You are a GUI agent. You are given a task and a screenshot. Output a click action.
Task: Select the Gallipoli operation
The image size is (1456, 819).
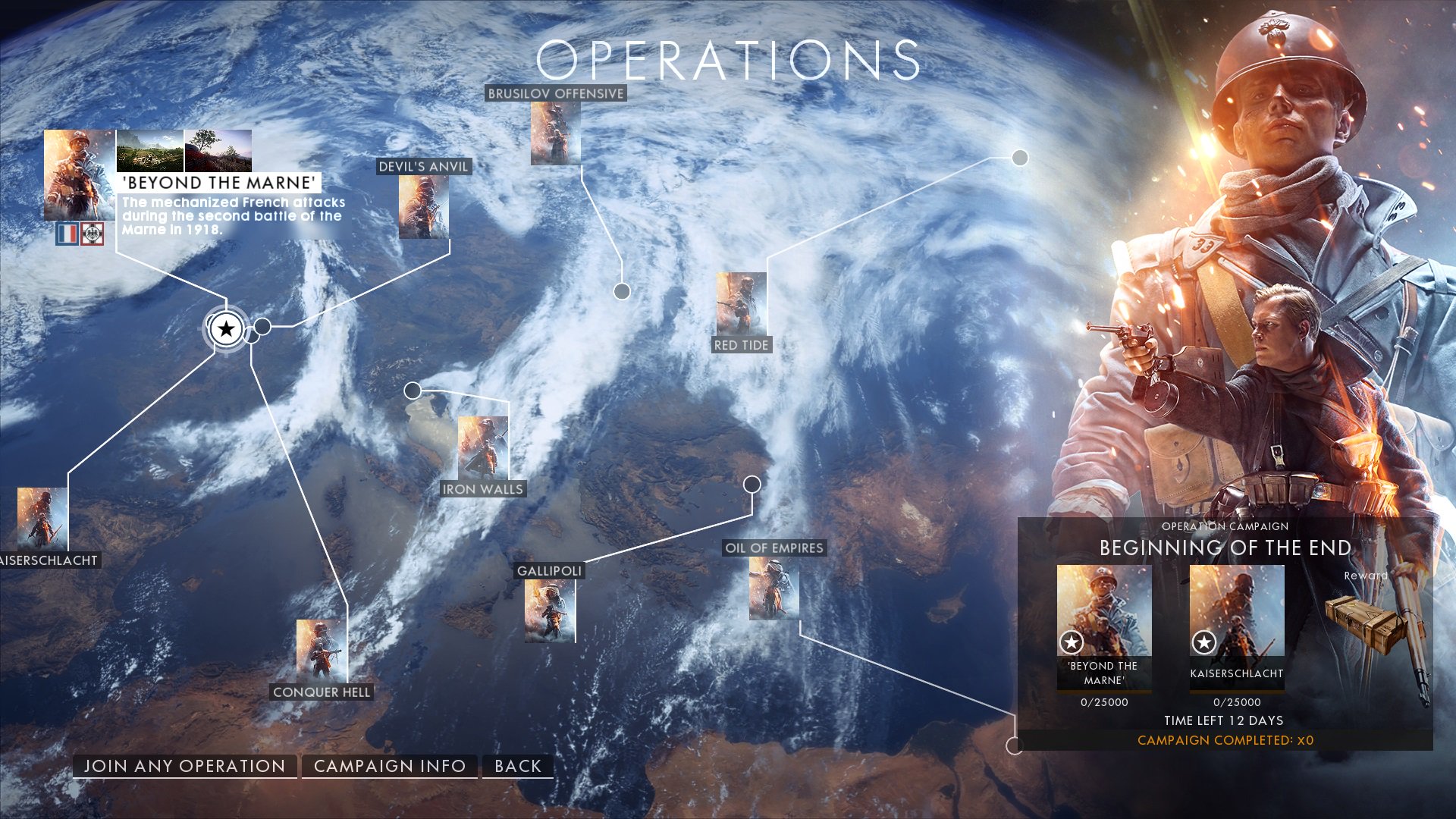550,610
